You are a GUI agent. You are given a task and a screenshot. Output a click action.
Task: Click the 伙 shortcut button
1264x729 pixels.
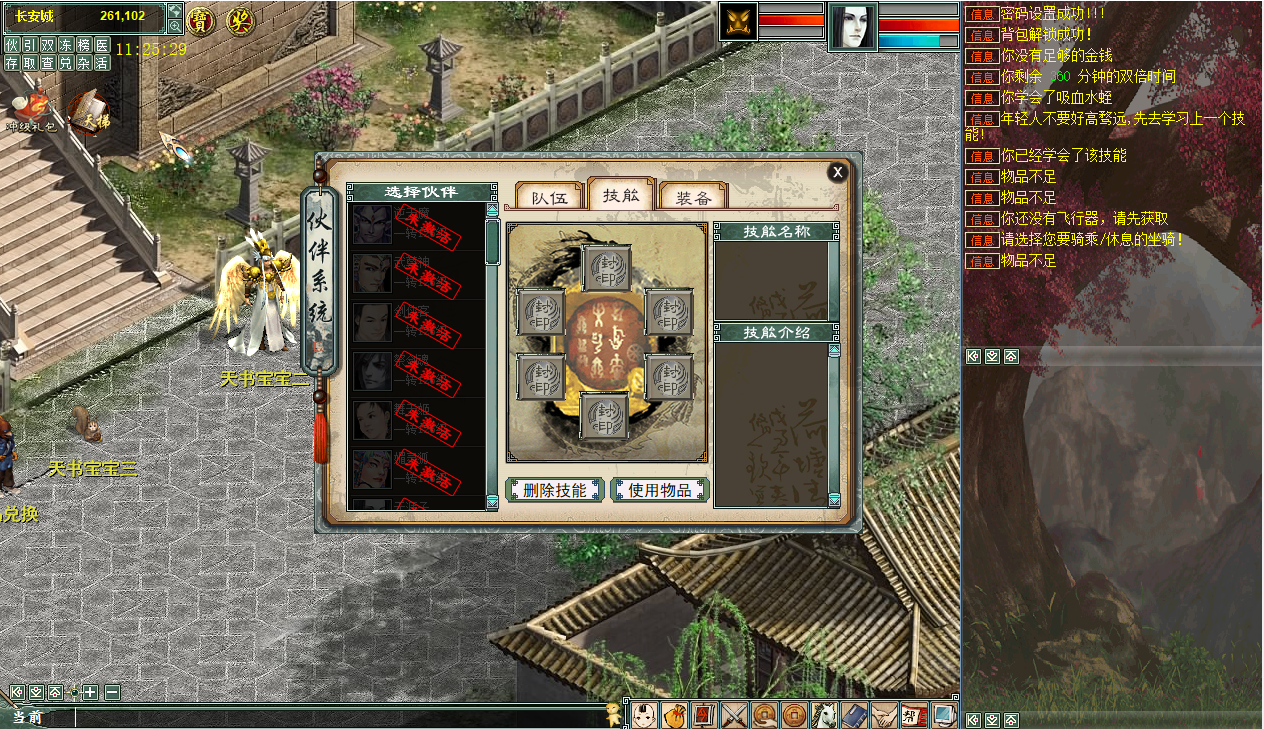coord(12,45)
